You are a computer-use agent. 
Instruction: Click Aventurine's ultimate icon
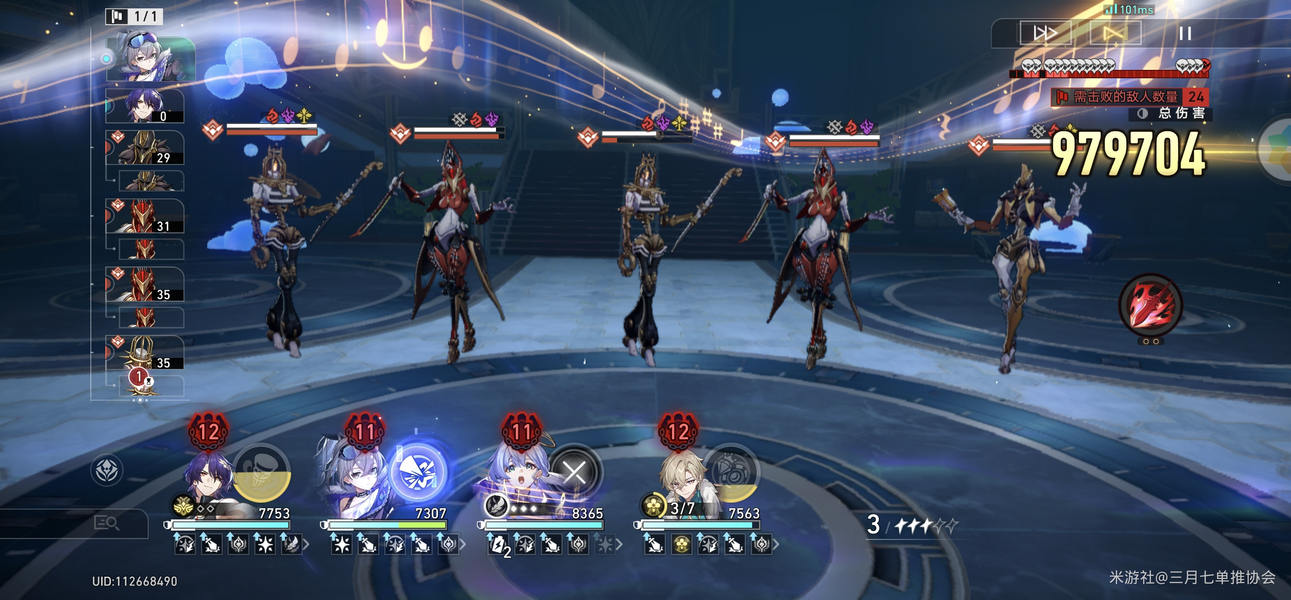pos(732,471)
